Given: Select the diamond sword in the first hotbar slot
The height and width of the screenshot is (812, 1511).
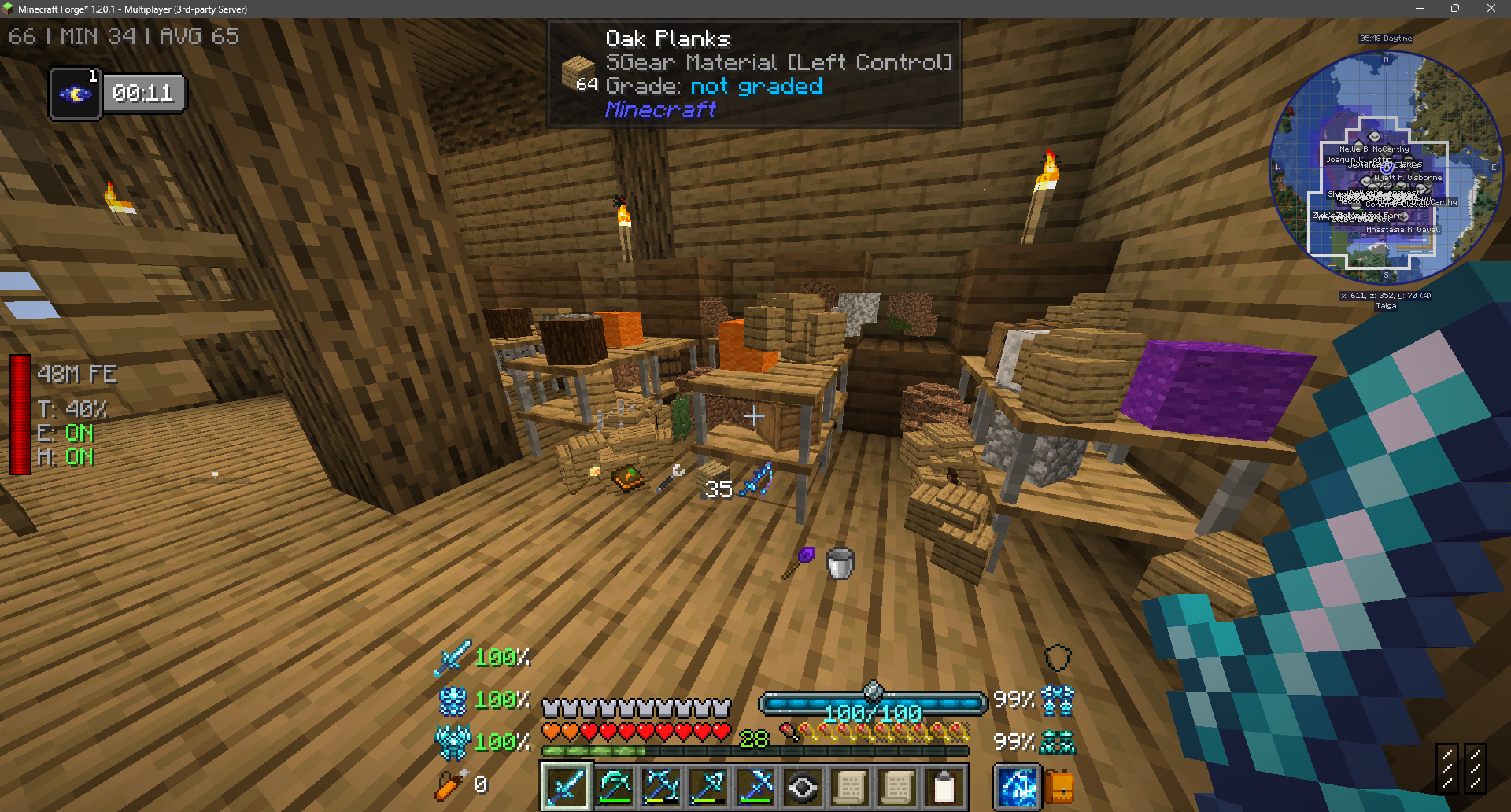Looking at the screenshot, I should click(x=565, y=787).
